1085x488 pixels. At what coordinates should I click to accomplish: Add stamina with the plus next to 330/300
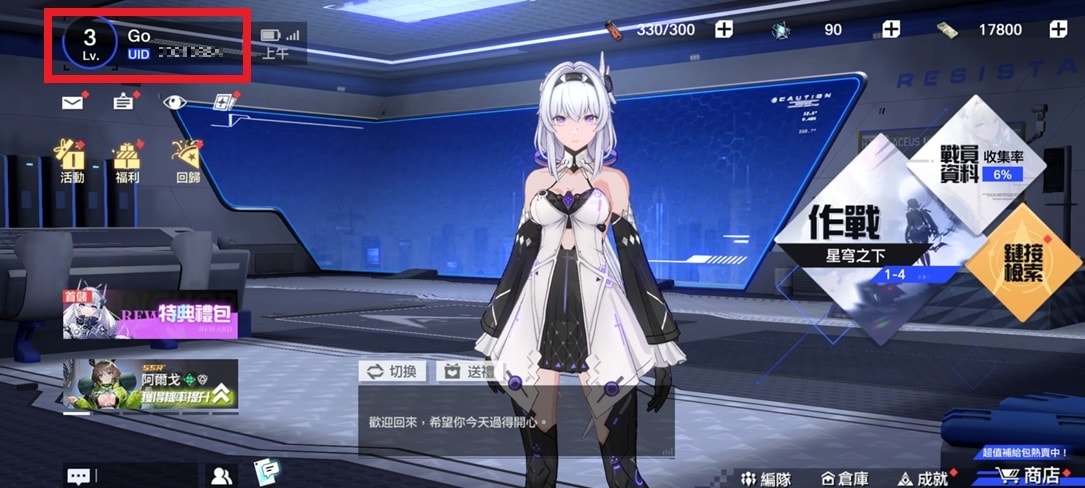[724, 30]
